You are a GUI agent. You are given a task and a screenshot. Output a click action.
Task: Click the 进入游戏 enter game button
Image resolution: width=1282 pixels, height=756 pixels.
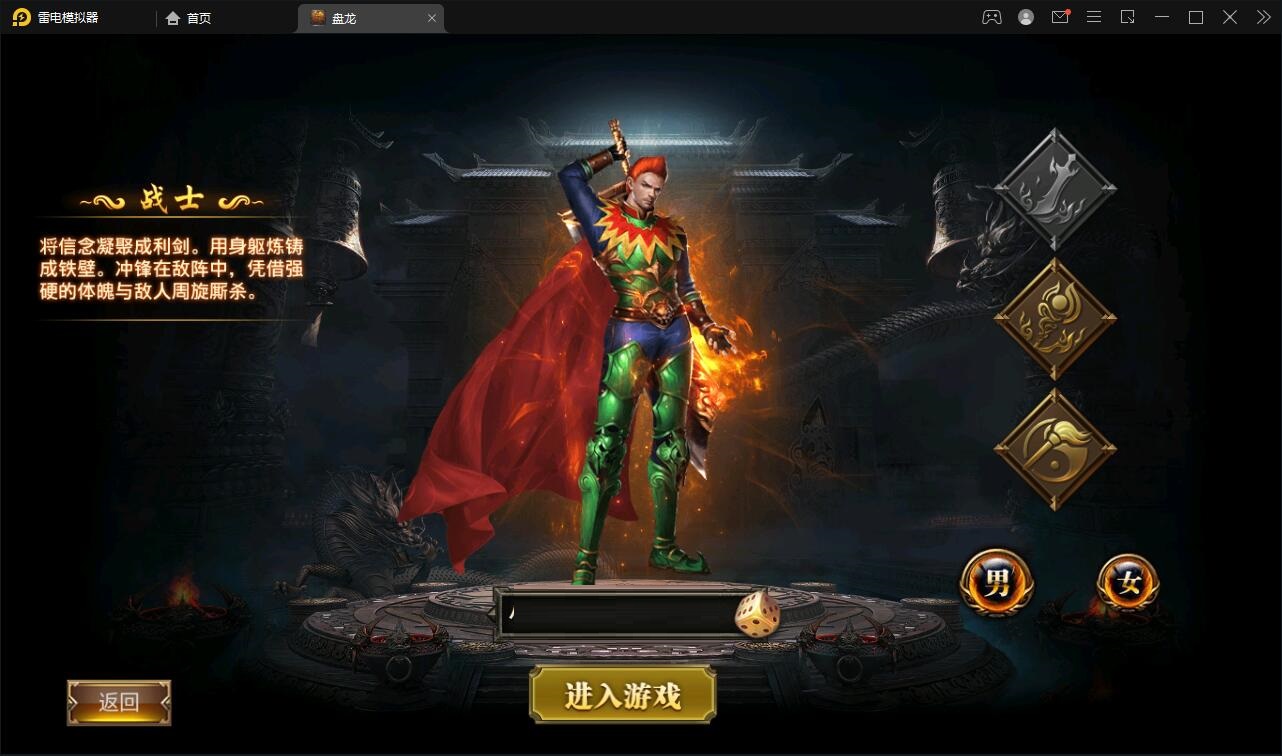click(622, 694)
